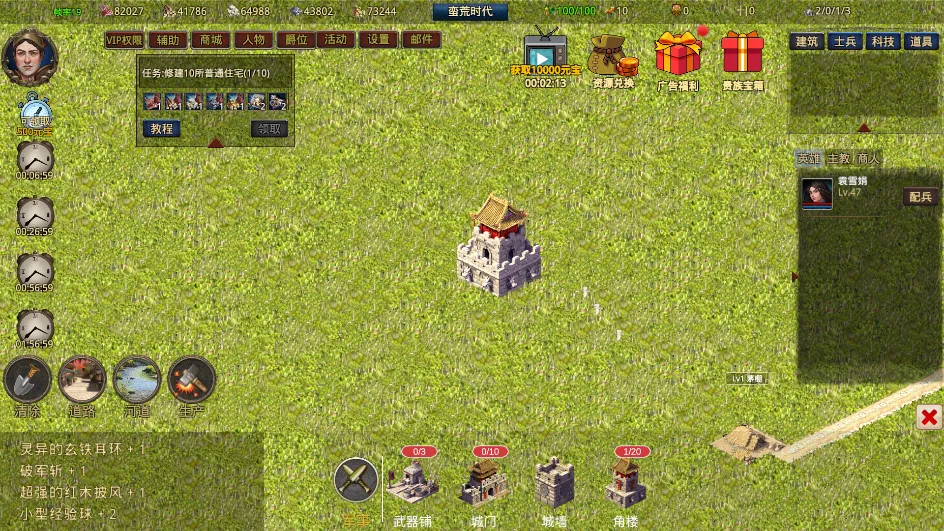
Task: Check the 邮件 mail menu
Action: tap(421, 40)
